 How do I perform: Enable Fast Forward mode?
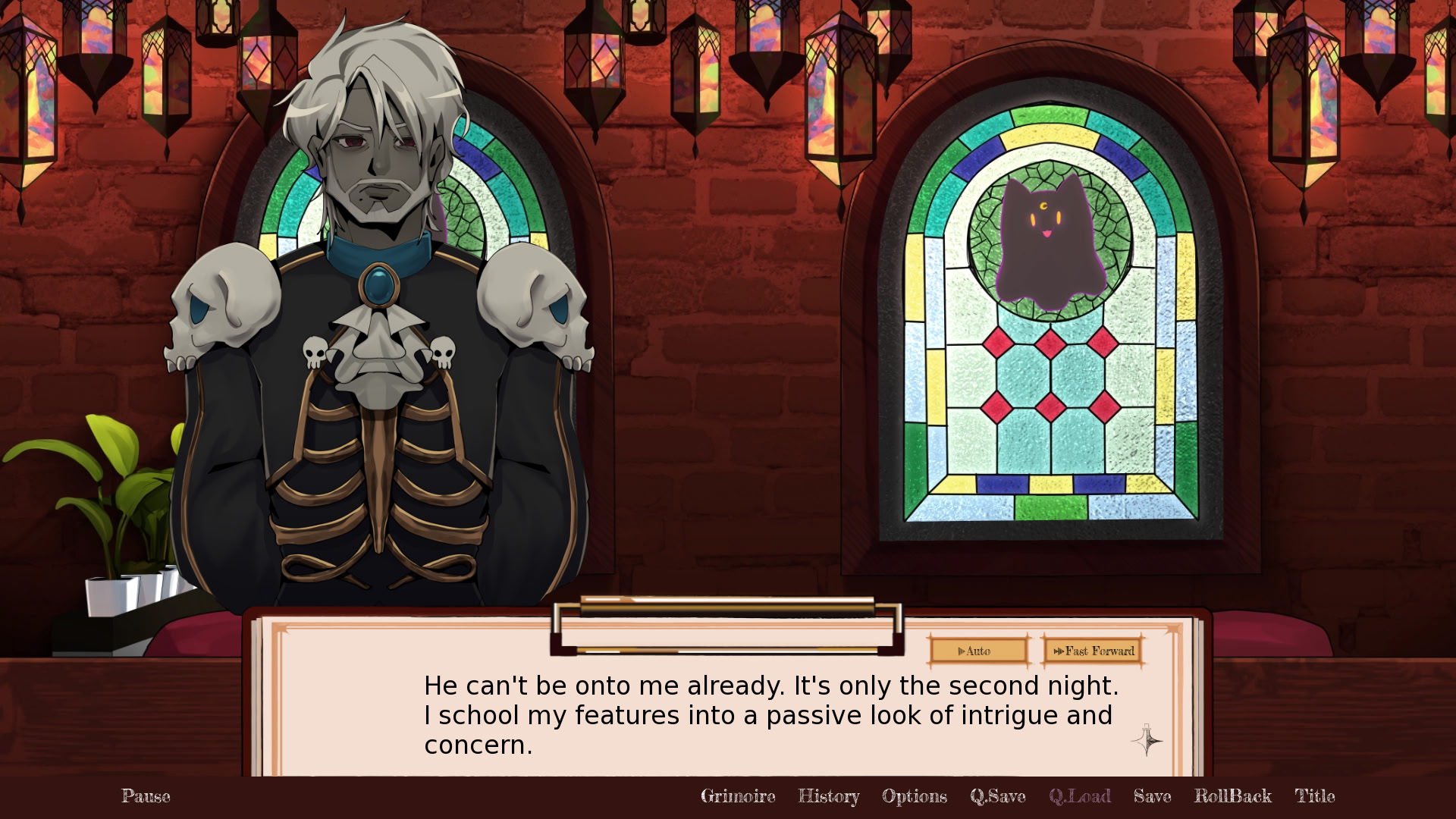[x=1093, y=651]
